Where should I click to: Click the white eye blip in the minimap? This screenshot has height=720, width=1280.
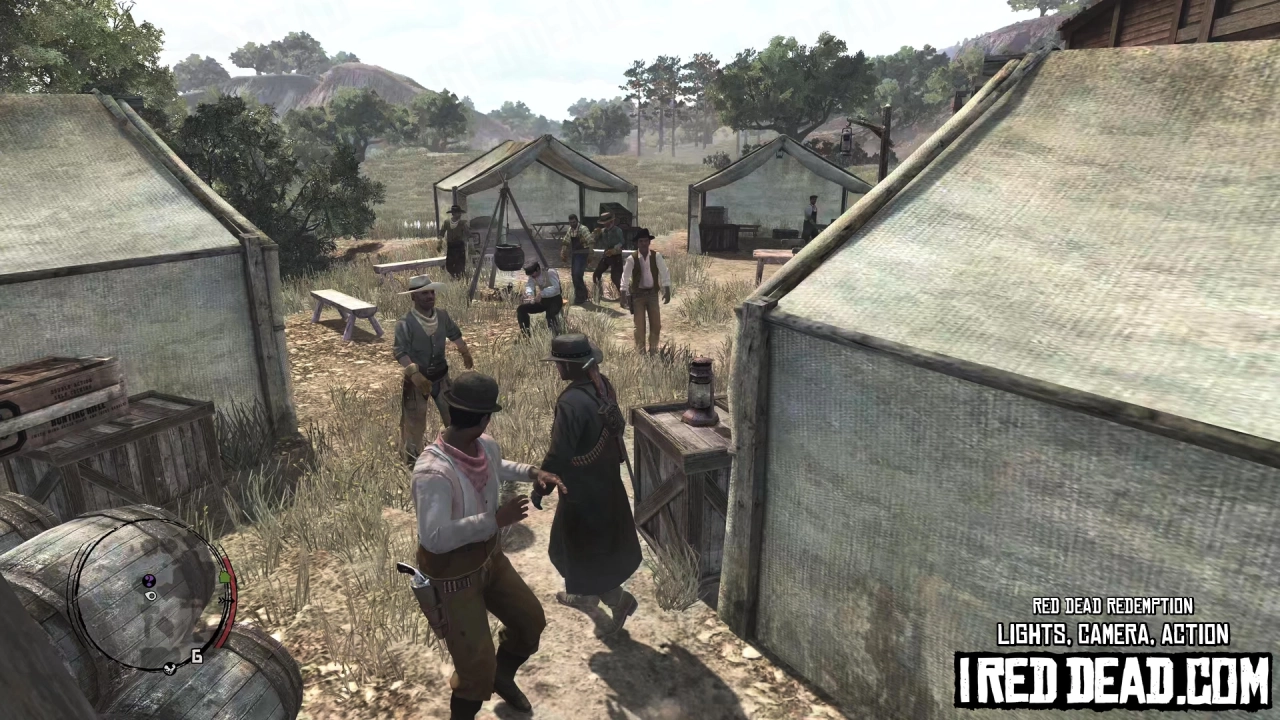[x=150, y=597]
